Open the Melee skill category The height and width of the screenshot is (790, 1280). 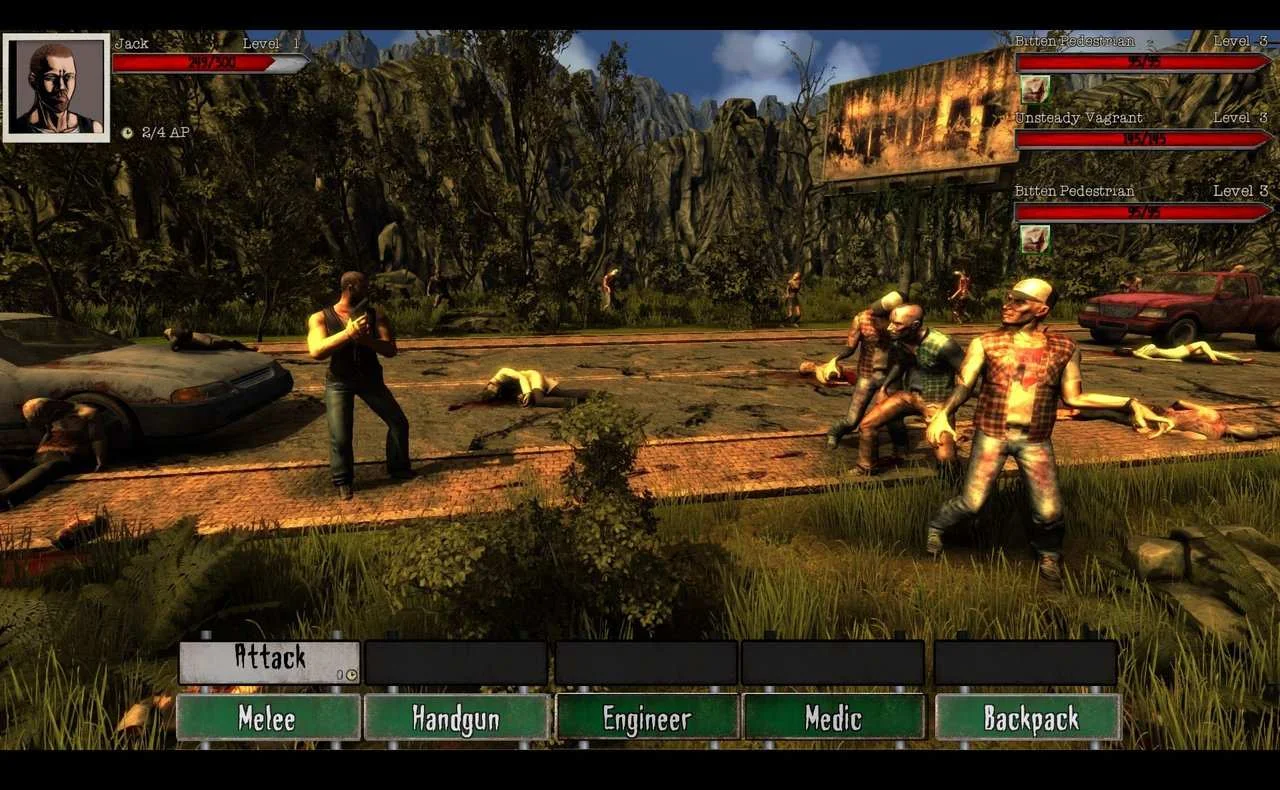[268, 717]
